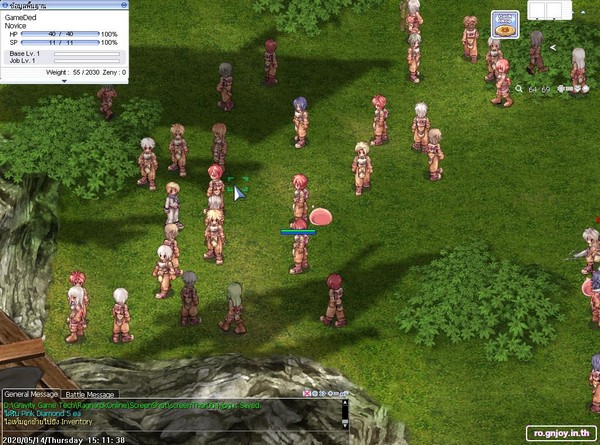The image size is (600, 445).
Task: Click the minimap magnifier zoom icon
Action: pos(519,89)
